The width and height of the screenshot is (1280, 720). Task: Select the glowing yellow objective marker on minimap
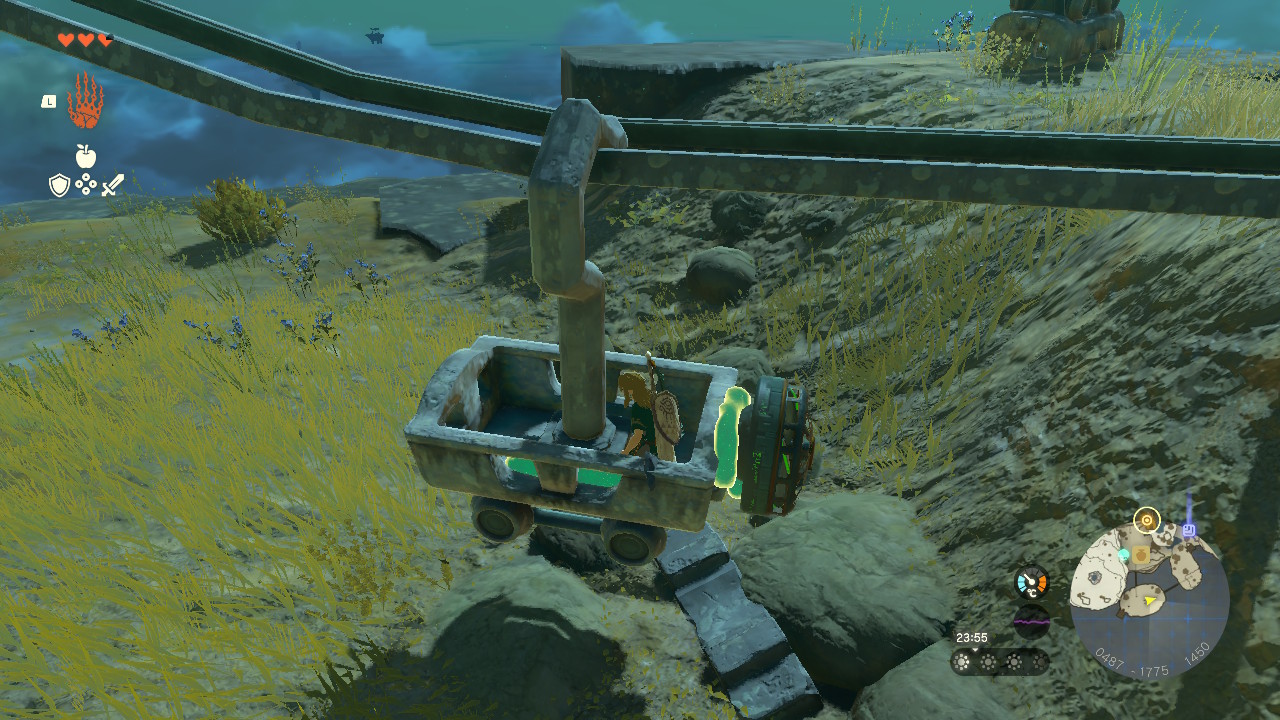click(x=1146, y=520)
